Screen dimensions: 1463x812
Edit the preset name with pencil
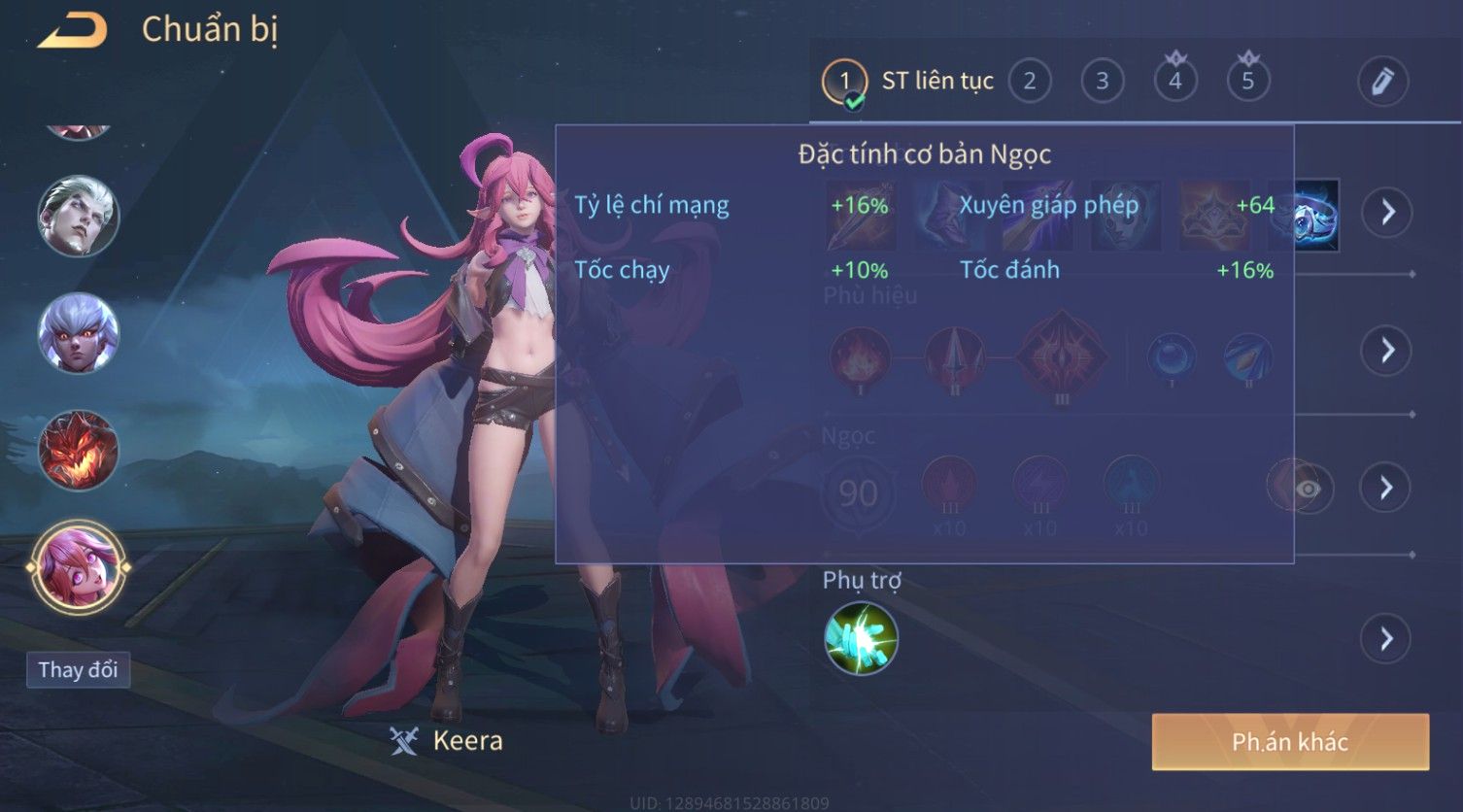1382,82
